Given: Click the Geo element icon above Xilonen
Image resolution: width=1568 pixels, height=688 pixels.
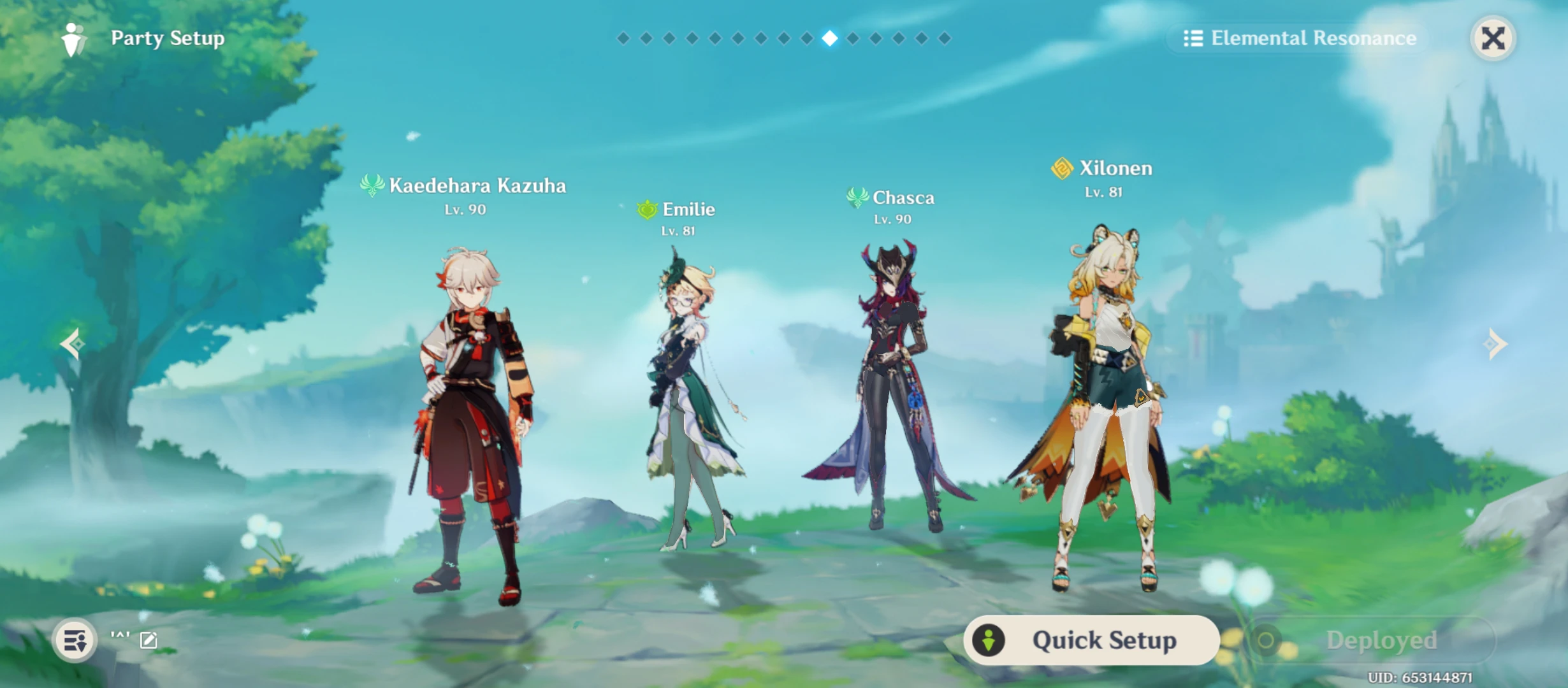Looking at the screenshot, I should (1061, 168).
